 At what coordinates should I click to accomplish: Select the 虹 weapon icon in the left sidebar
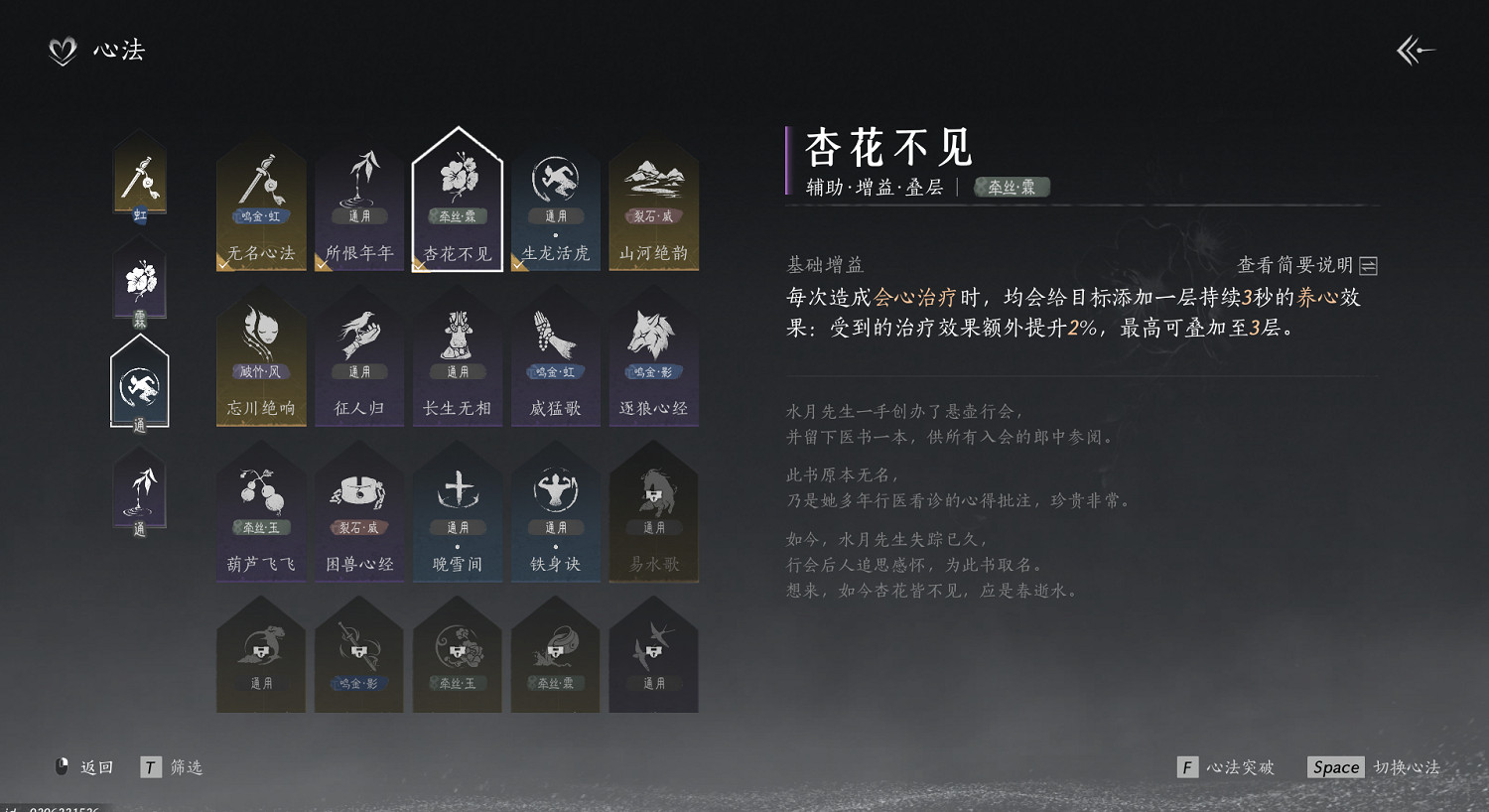(x=139, y=177)
